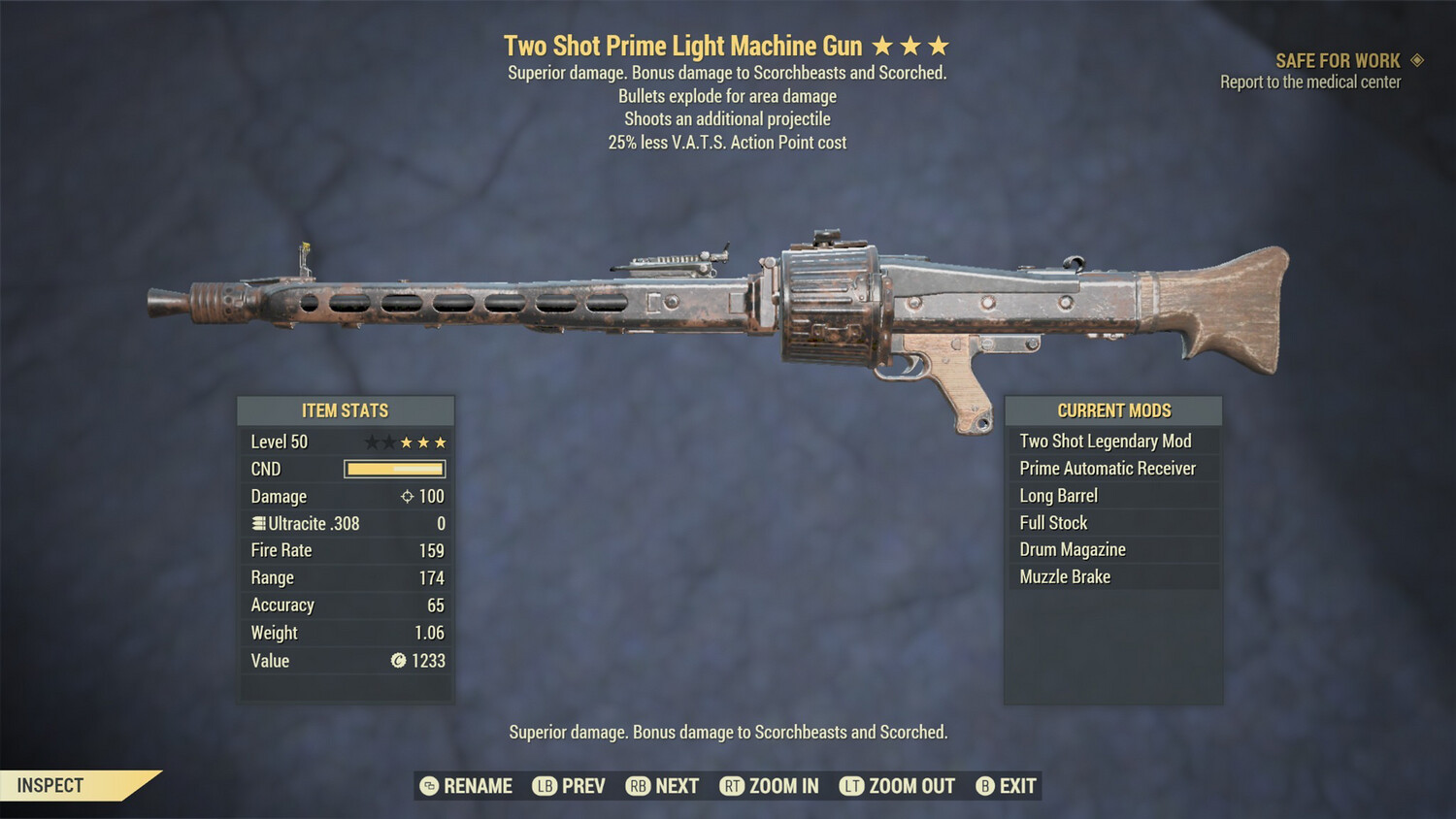
Task: Click the ammo box icon beside Ultracite .308
Action: click(257, 523)
